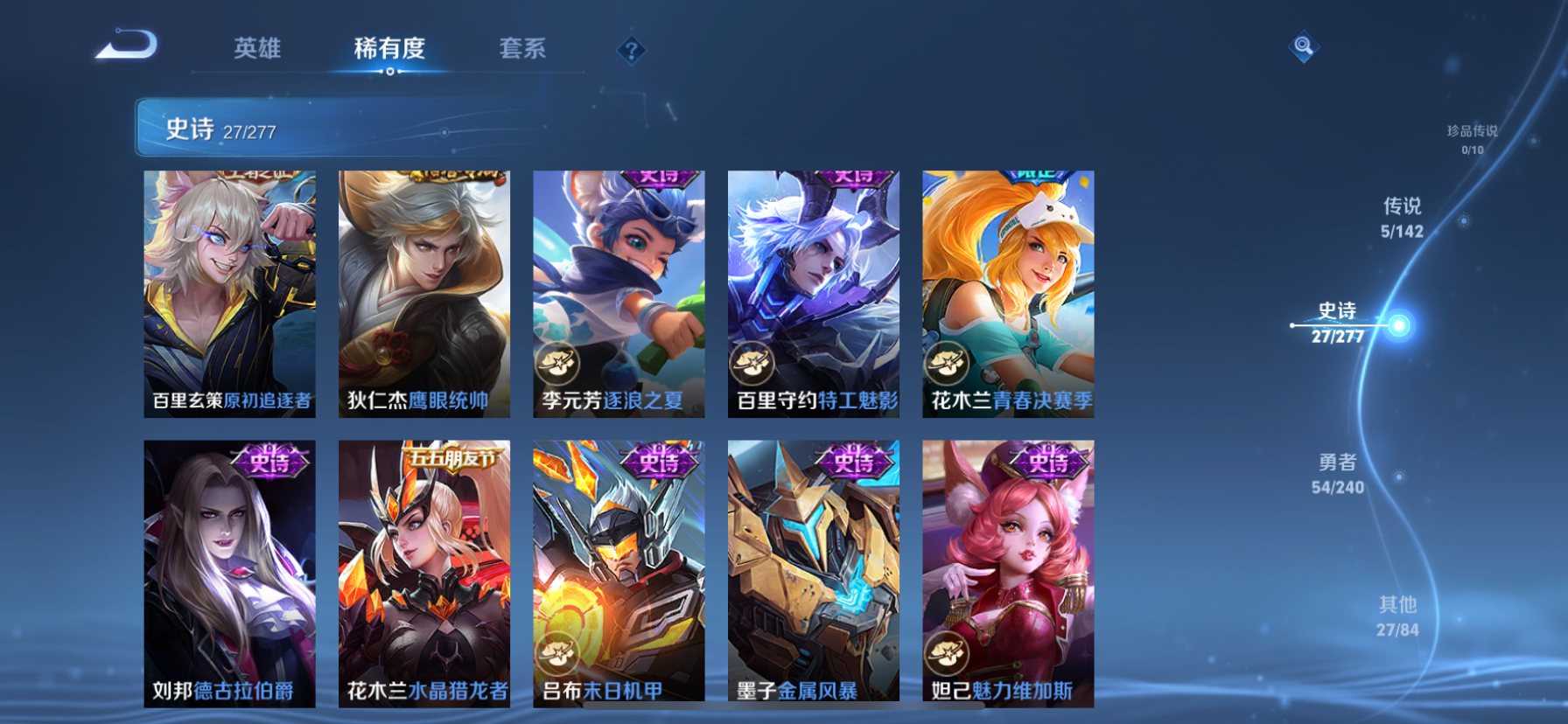Switch to the 套系 tab
The image size is (1568, 724).
(x=522, y=50)
